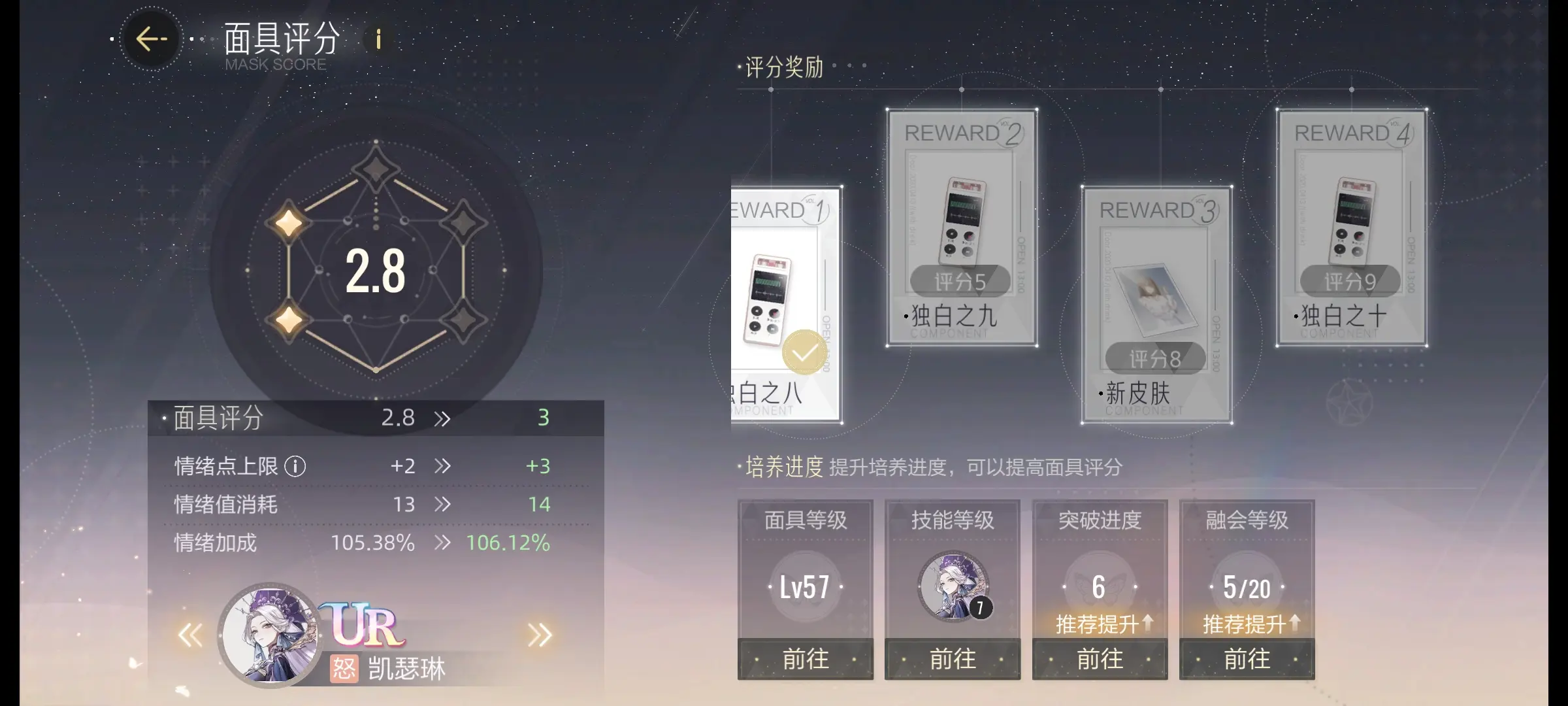The height and width of the screenshot is (706, 1568).
Task: Switch to the next mask with right arrows
Action: pos(540,635)
